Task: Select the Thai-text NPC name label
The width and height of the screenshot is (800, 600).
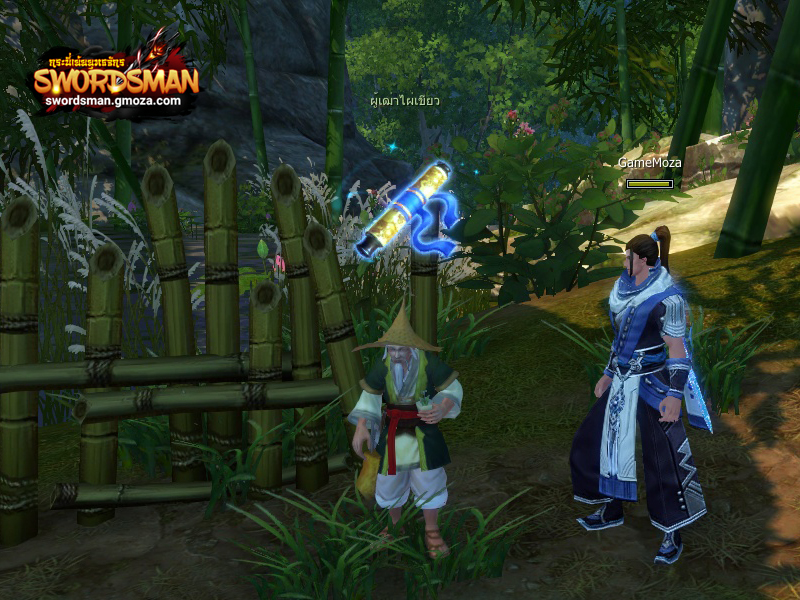Action: coord(405,101)
